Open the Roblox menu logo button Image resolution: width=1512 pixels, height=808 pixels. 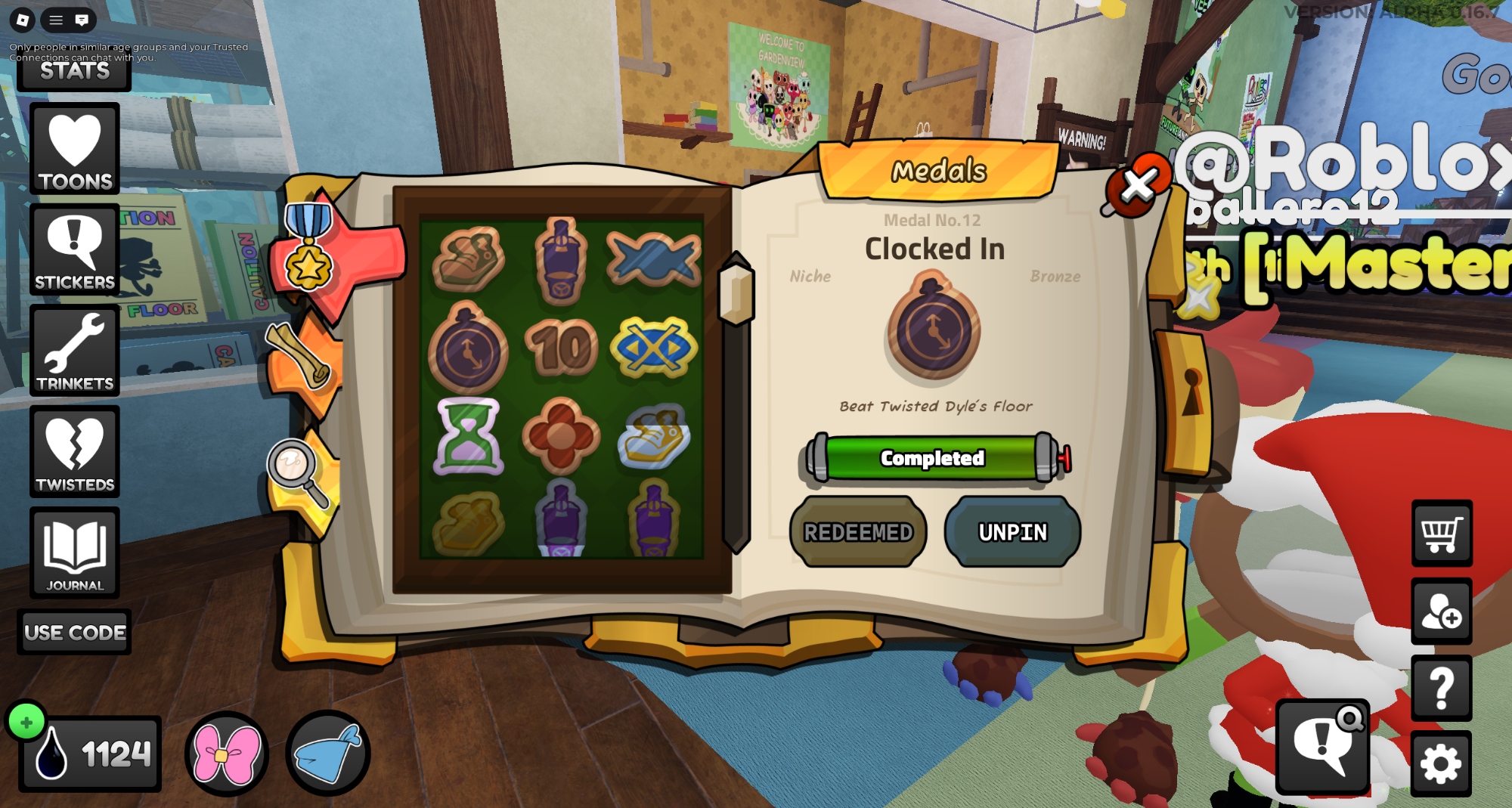(23, 20)
